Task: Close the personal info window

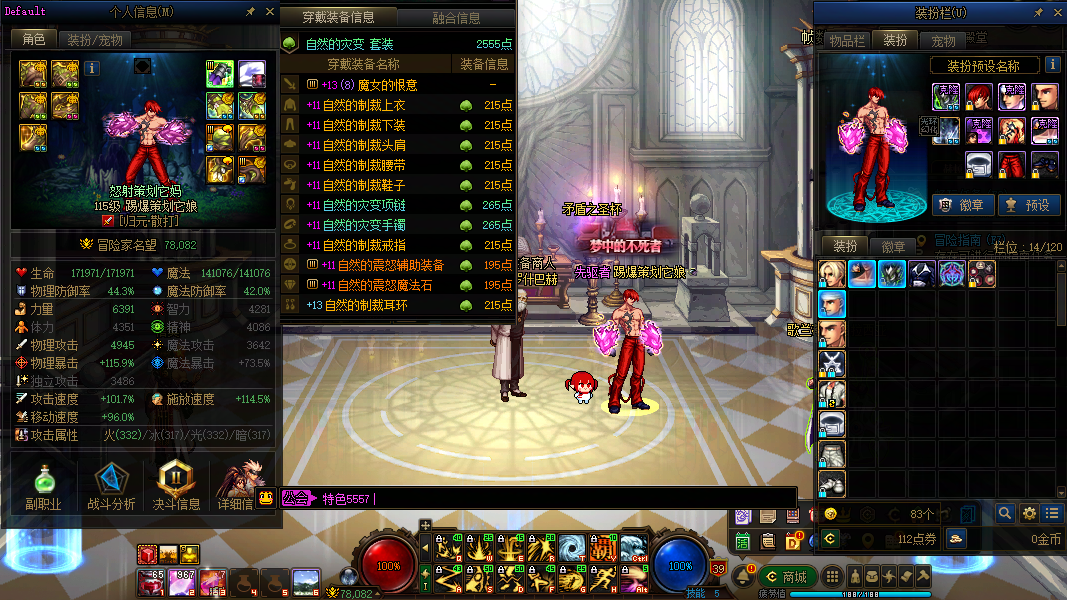Action: (x=270, y=12)
